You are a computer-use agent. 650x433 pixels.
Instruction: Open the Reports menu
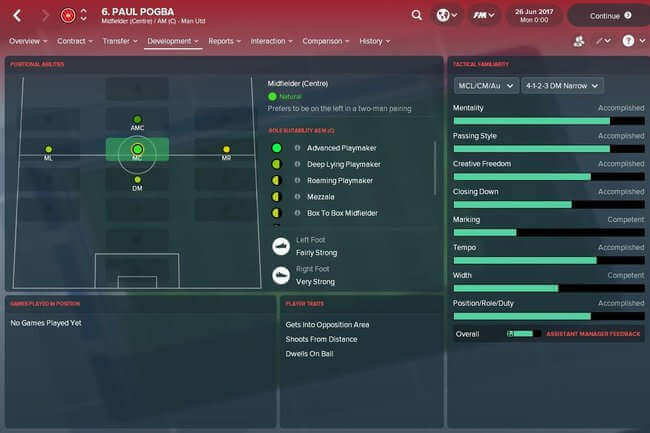click(223, 41)
